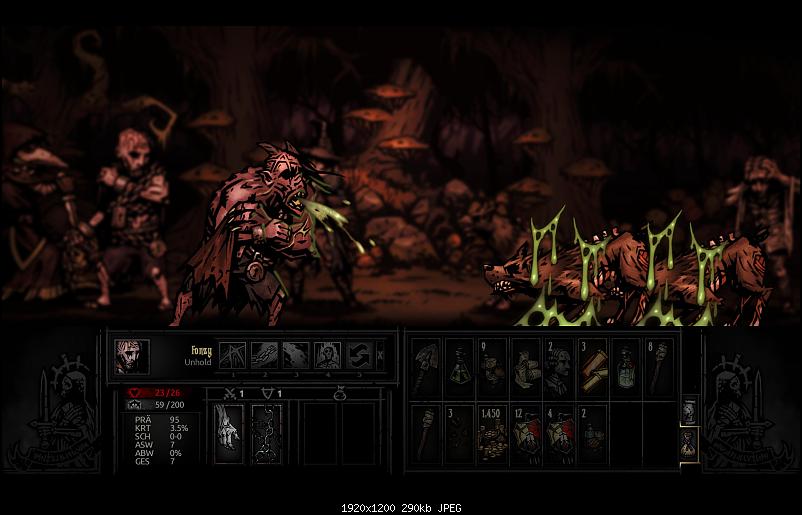
Task: Click the X pass turn button
Action: pos(380,355)
